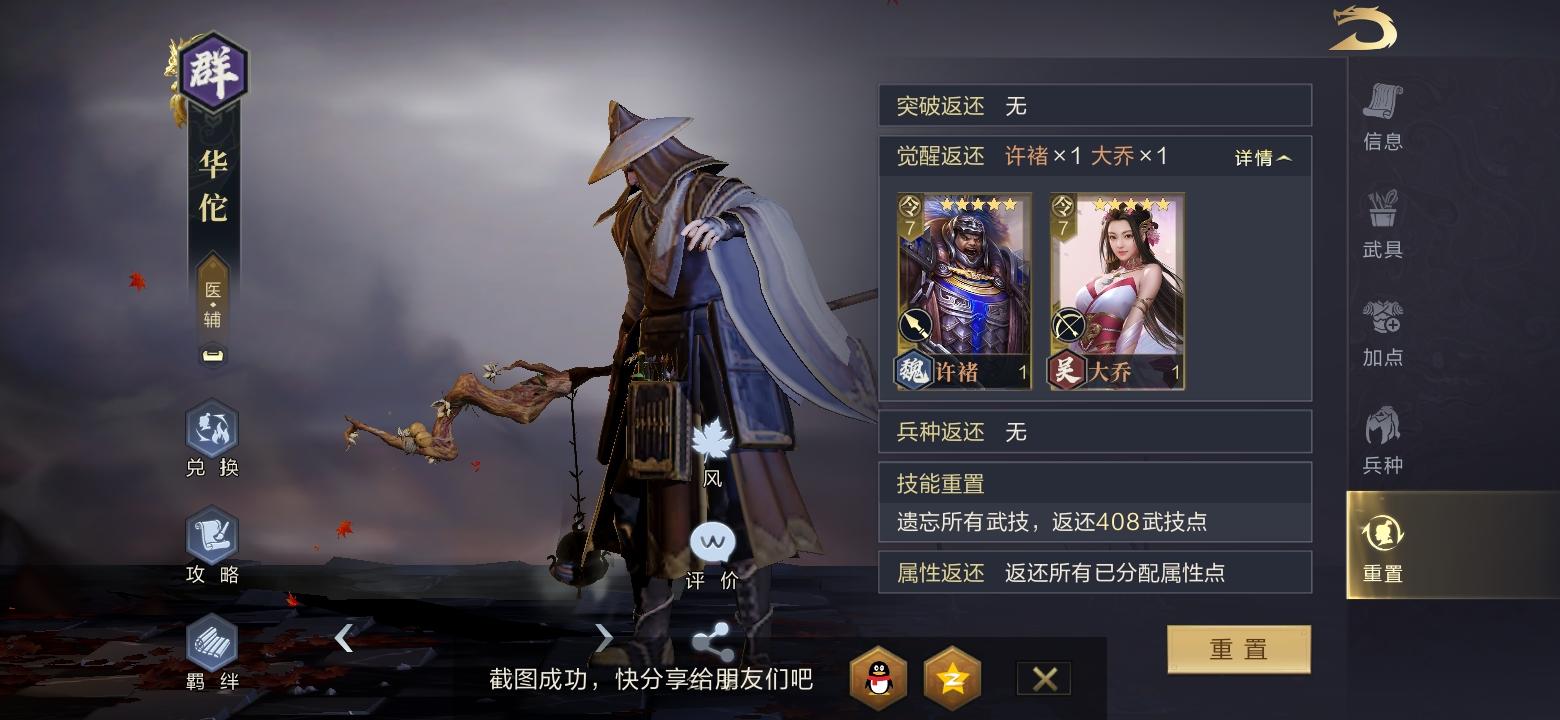
Task: Select the 兑换 exchange icon
Action: point(210,434)
